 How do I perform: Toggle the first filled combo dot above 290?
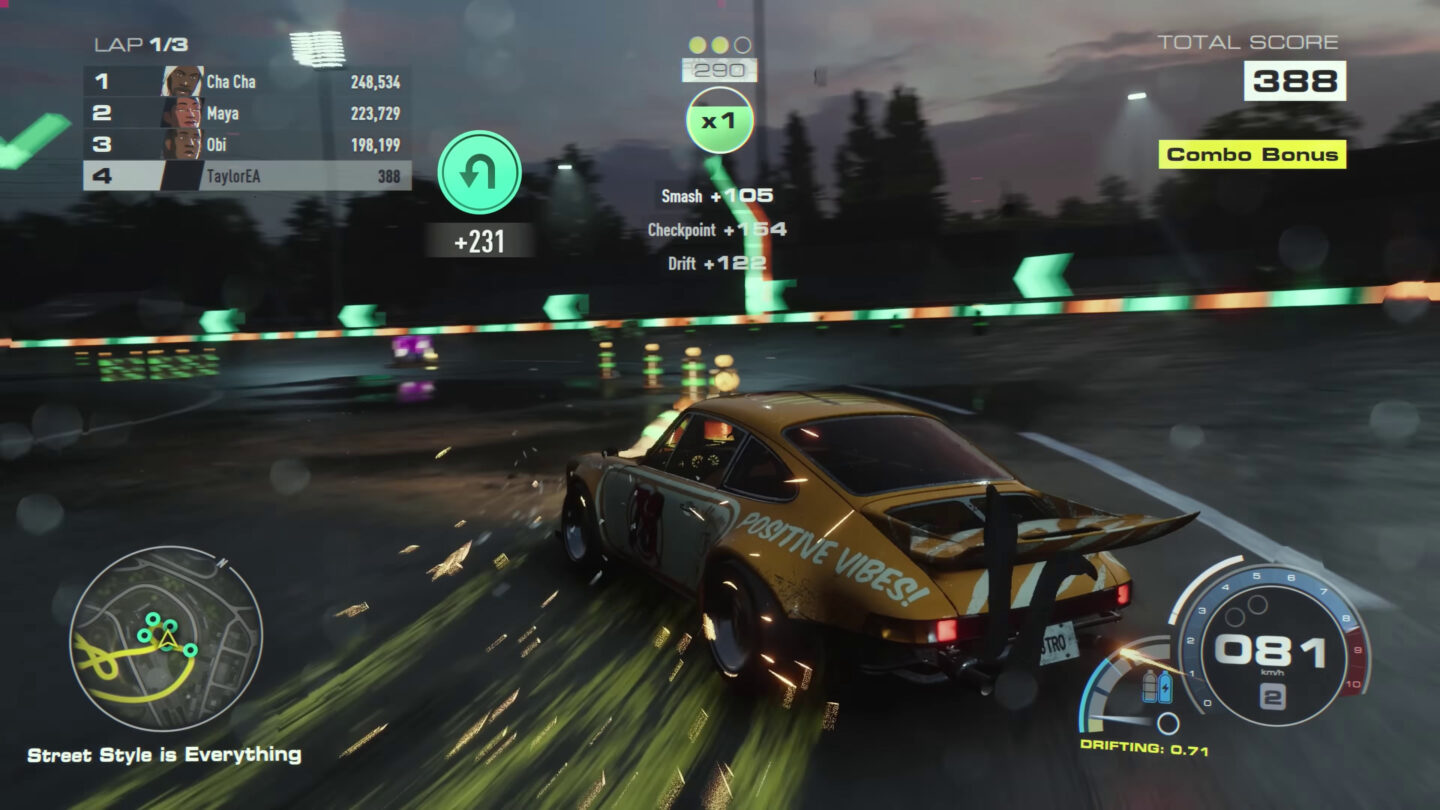pyautogui.click(x=697, y=45)
